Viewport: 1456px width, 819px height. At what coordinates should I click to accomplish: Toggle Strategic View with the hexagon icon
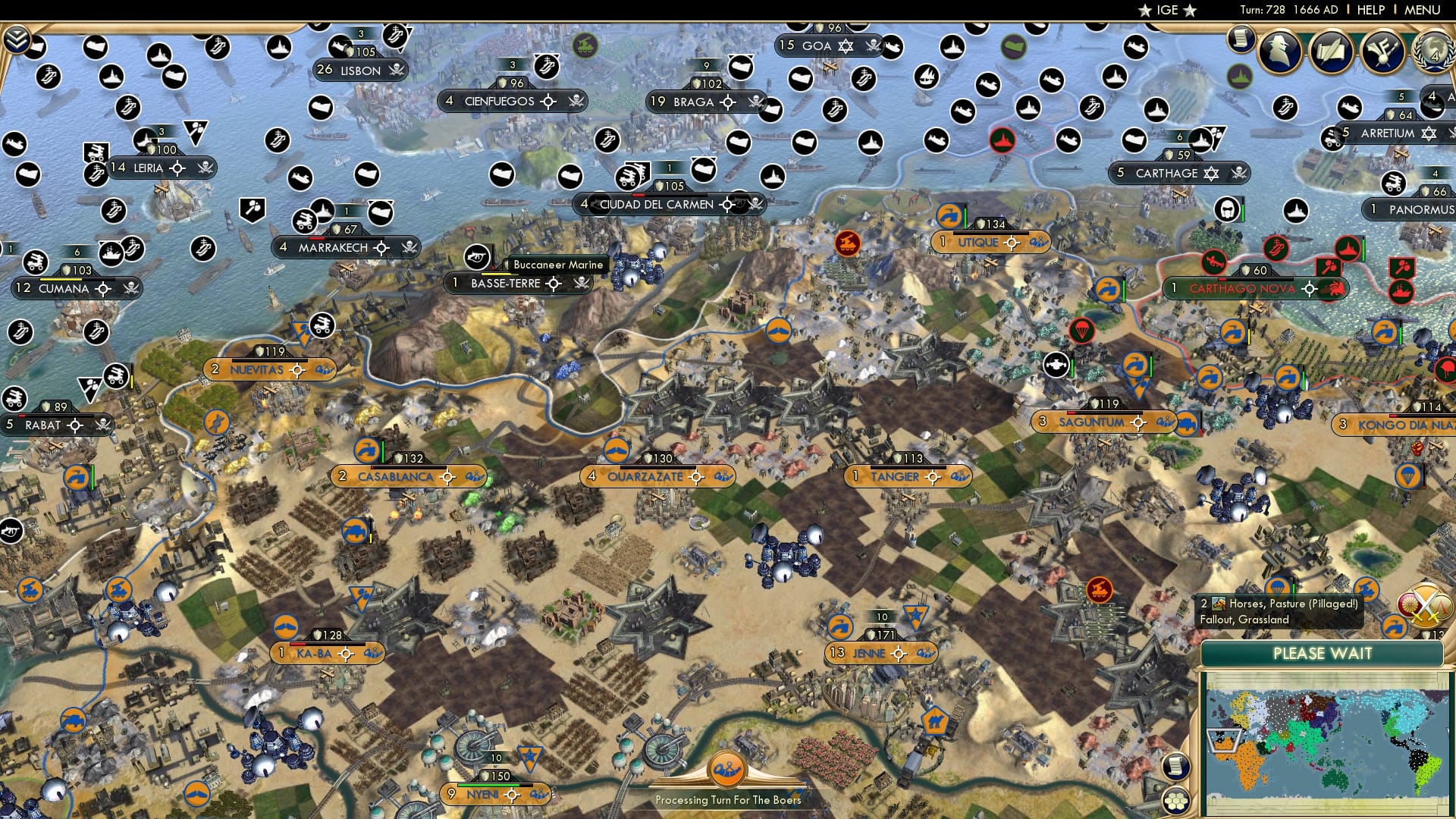pyautogui.click(x=1177, y=800)
